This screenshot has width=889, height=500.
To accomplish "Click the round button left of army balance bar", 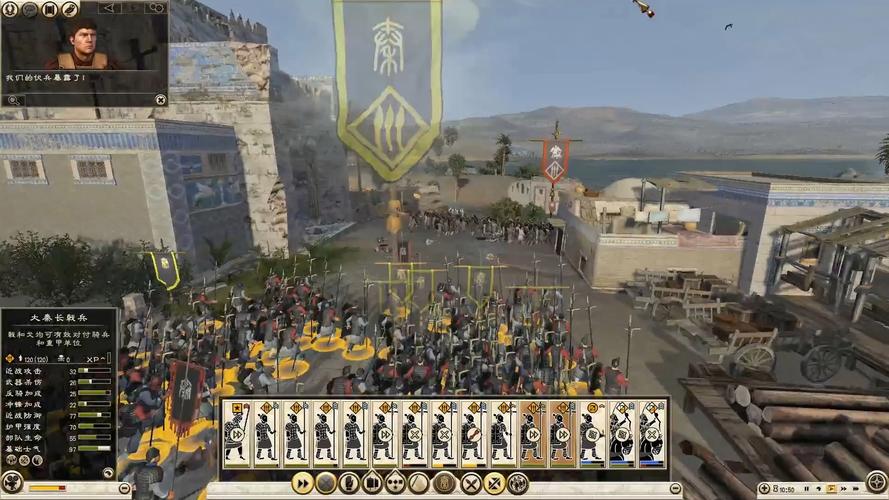I will (13, 482).
